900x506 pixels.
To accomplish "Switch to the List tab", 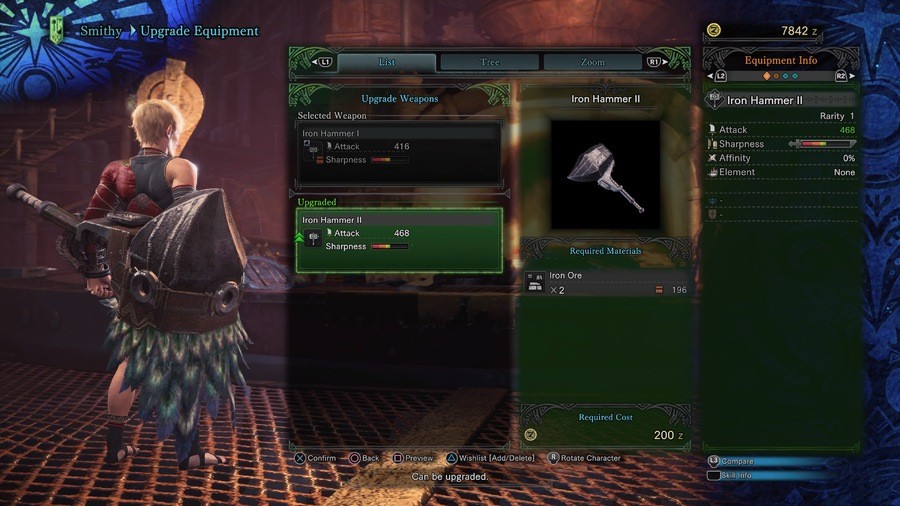I will (386, 62).
